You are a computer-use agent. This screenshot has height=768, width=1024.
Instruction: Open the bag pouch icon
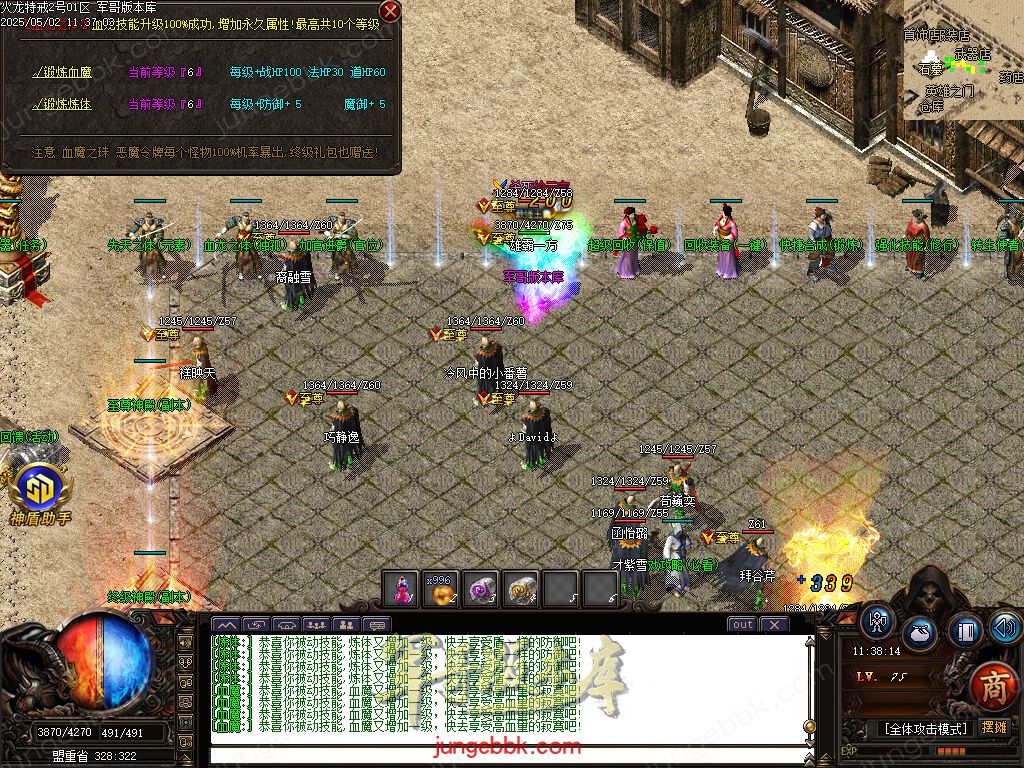click(920, 634)
